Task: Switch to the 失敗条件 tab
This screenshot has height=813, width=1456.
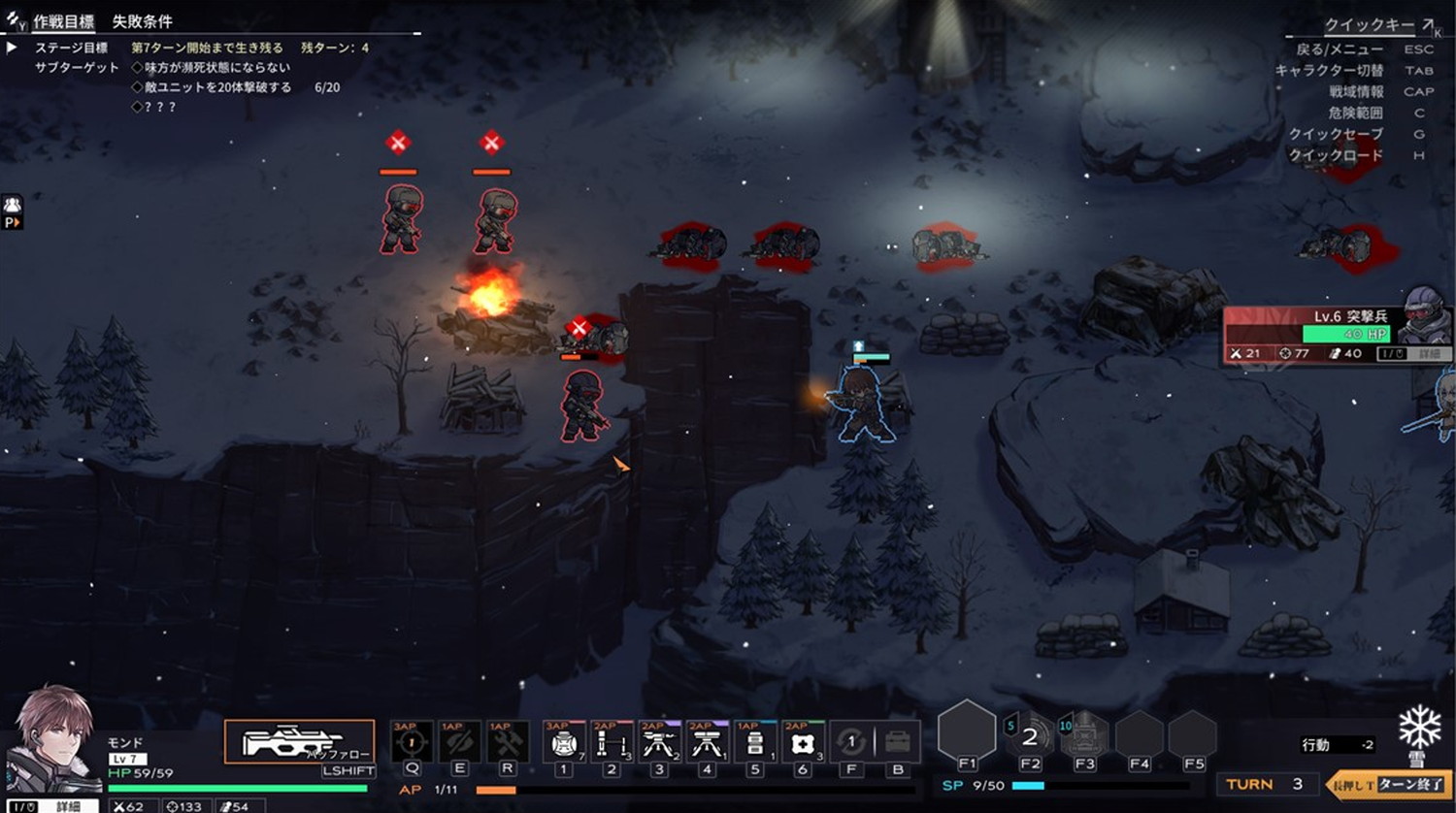Action: [x=142, y=21]
